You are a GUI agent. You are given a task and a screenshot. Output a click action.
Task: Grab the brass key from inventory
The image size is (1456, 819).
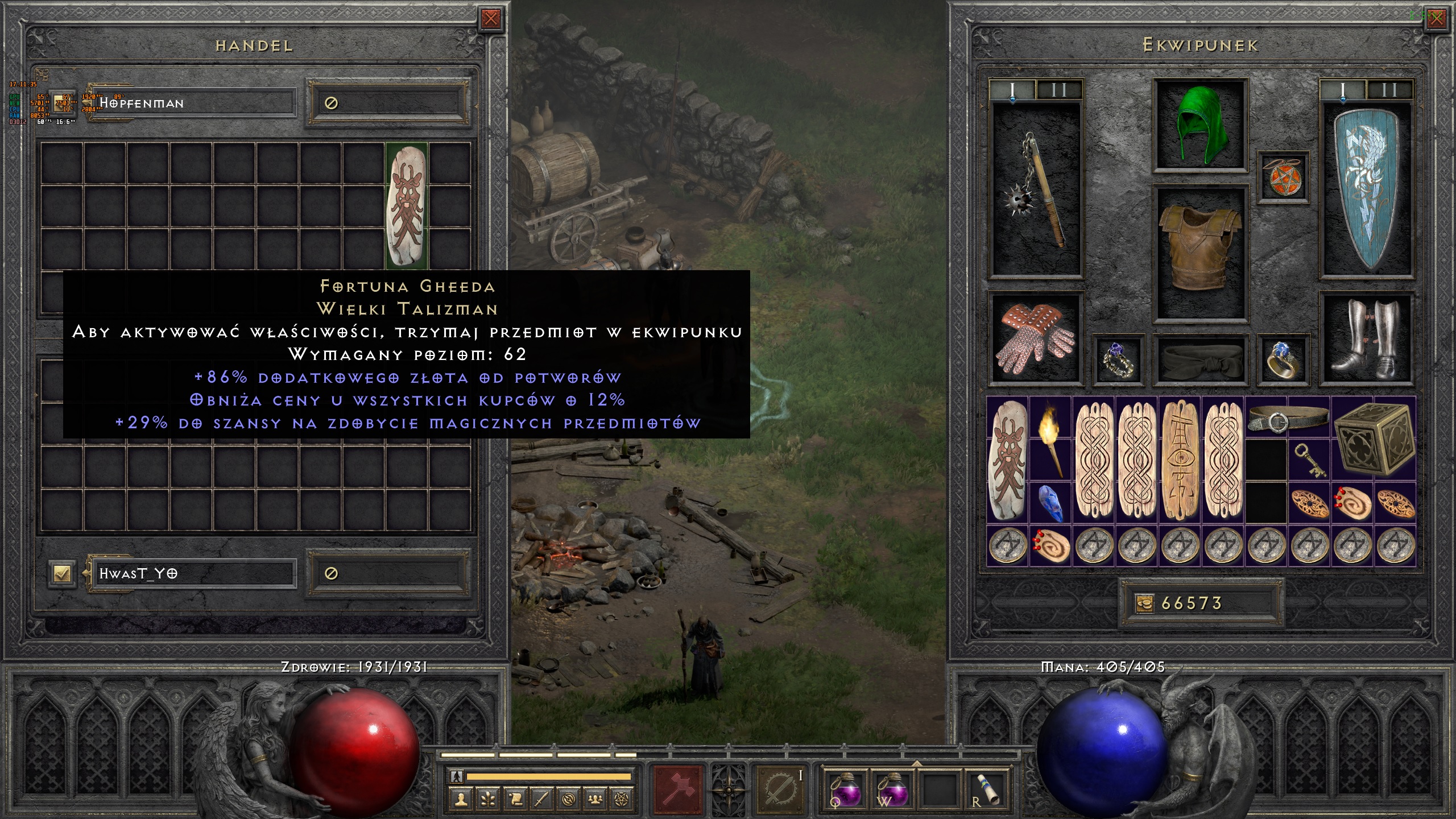click(1309, 460)
